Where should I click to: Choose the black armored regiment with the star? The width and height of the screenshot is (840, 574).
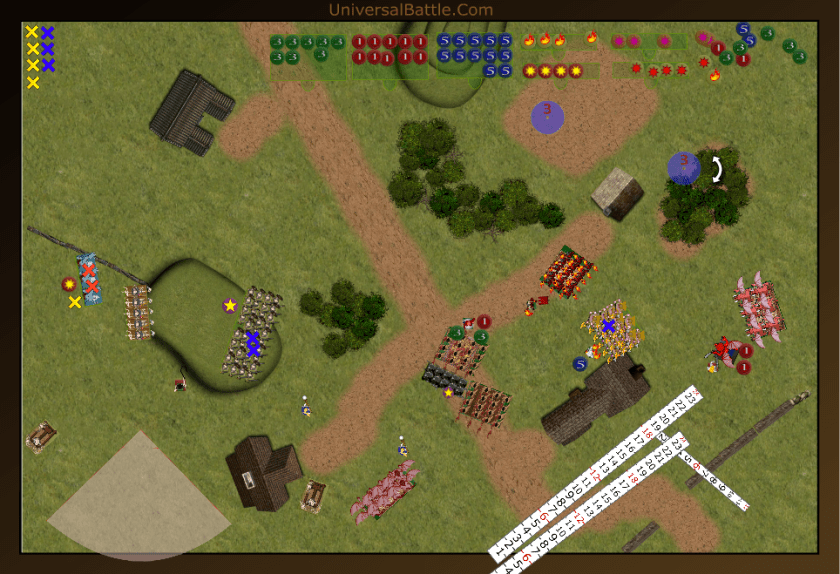coord(444,378)
